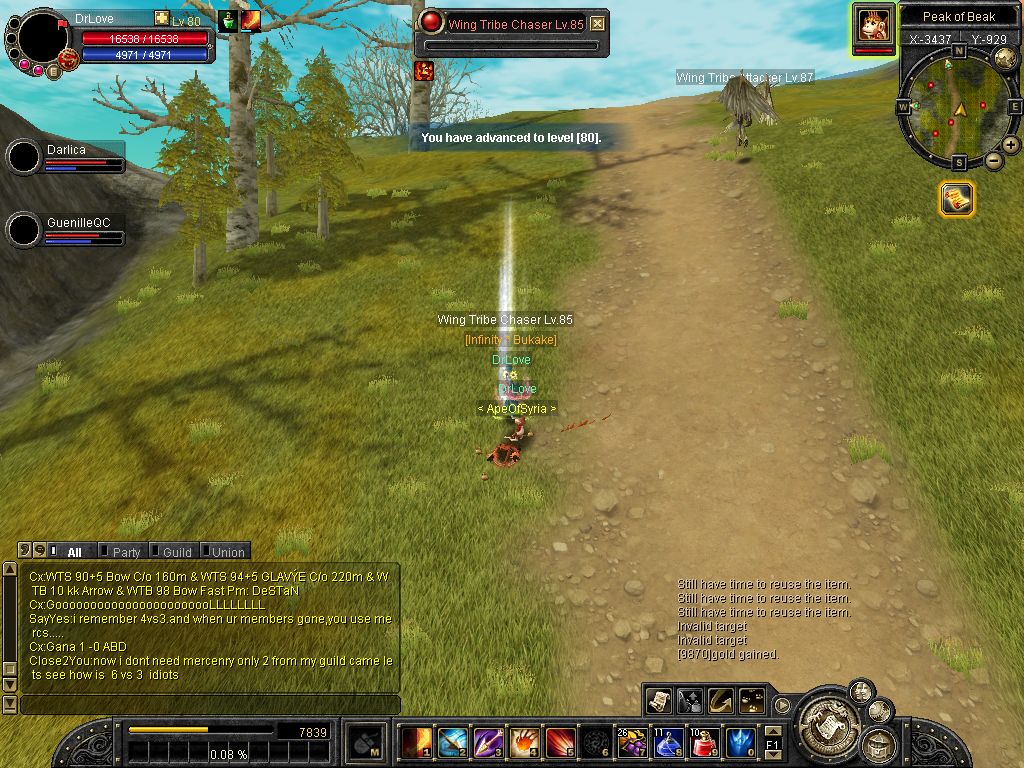The height and width of the screenshot is (768, 1024).
Task: Use the red health potion in slot 9
Action: (x=704, y=742)
